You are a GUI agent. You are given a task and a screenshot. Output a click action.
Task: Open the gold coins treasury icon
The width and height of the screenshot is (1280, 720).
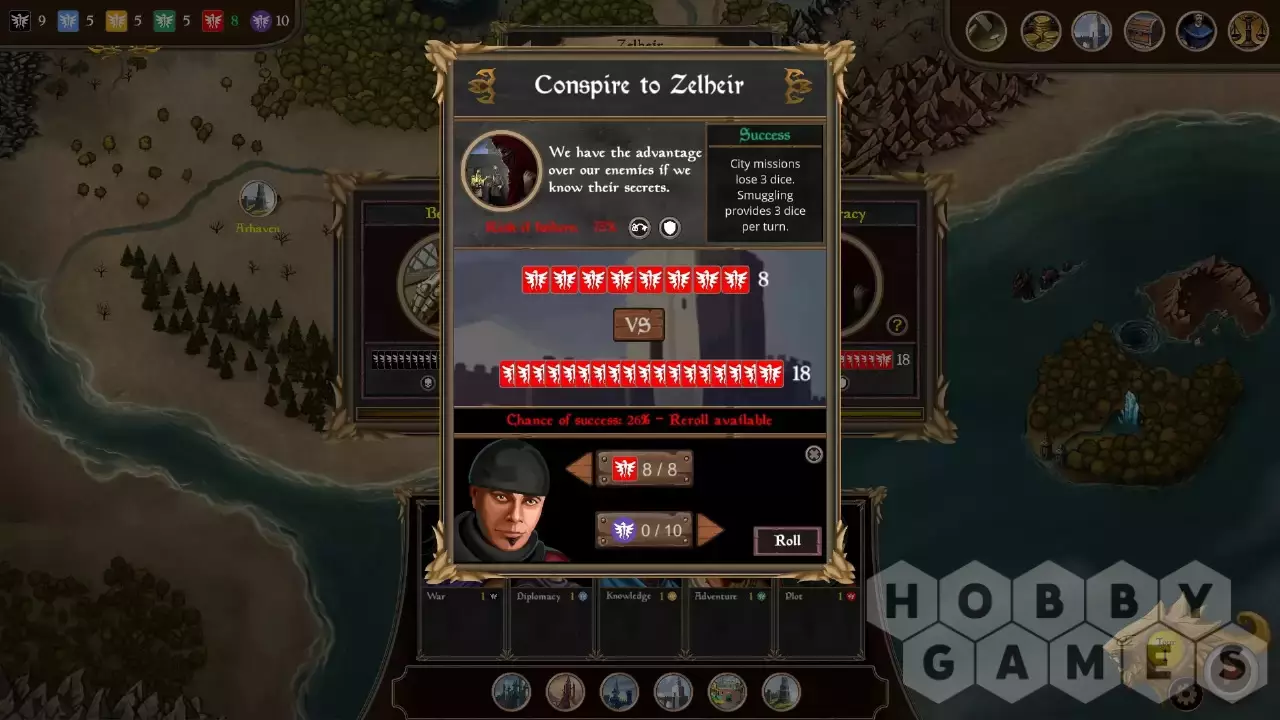pos(1040,31)
